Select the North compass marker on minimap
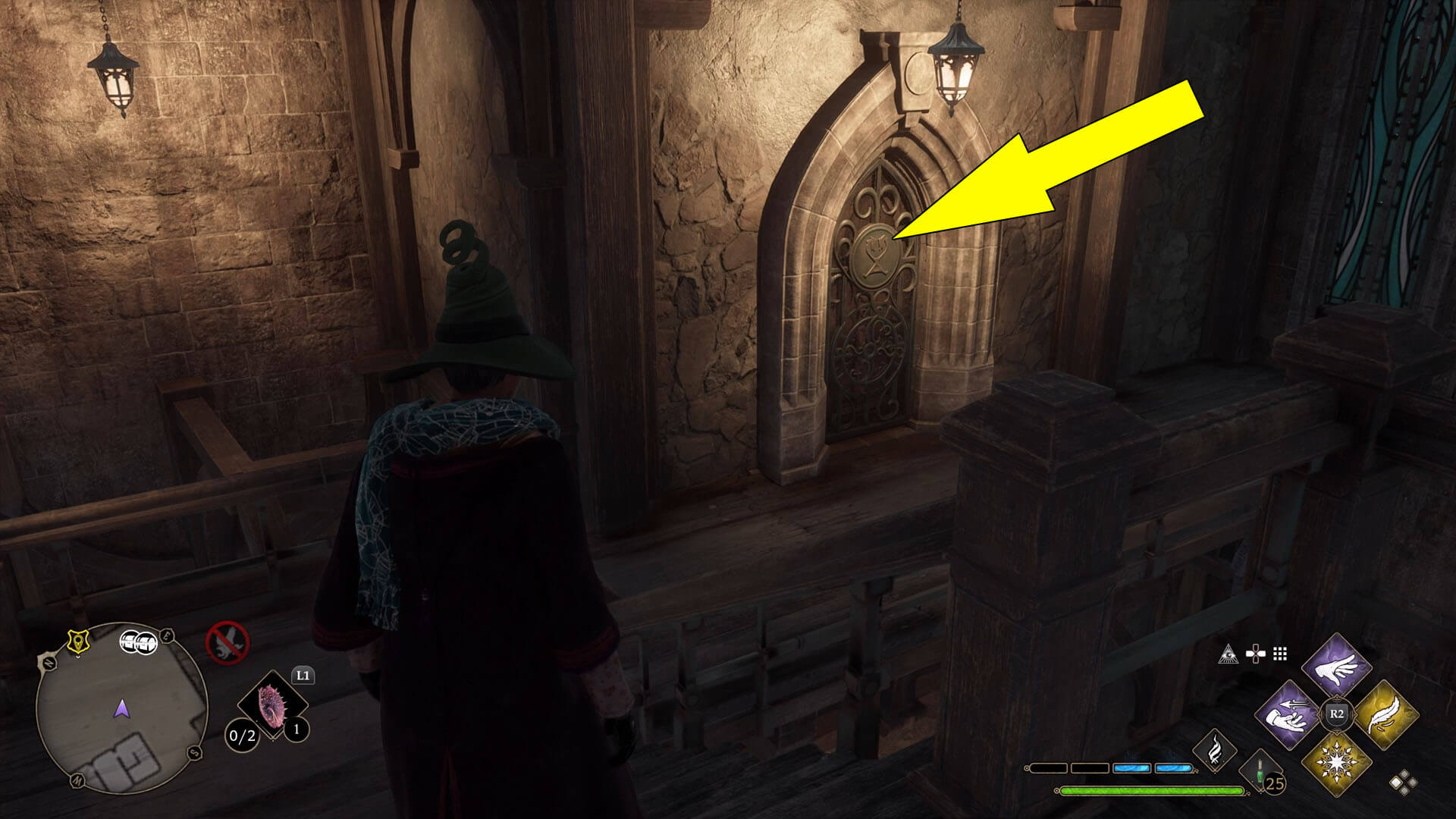 49,664
